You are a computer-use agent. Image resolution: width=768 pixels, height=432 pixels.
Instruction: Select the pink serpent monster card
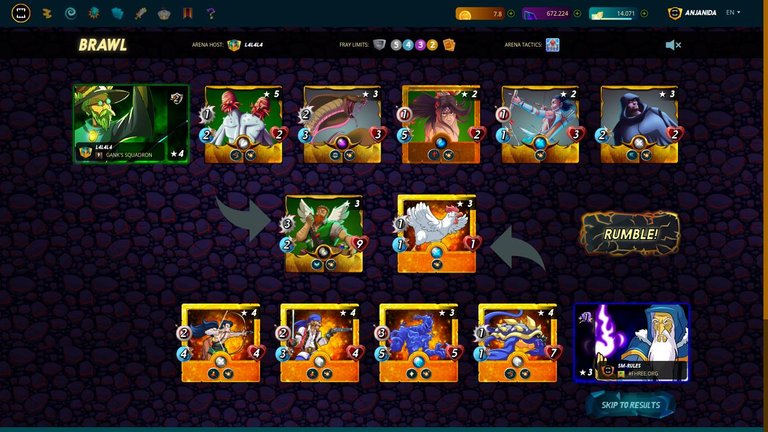pyautogui.click(x=342, y=124)
